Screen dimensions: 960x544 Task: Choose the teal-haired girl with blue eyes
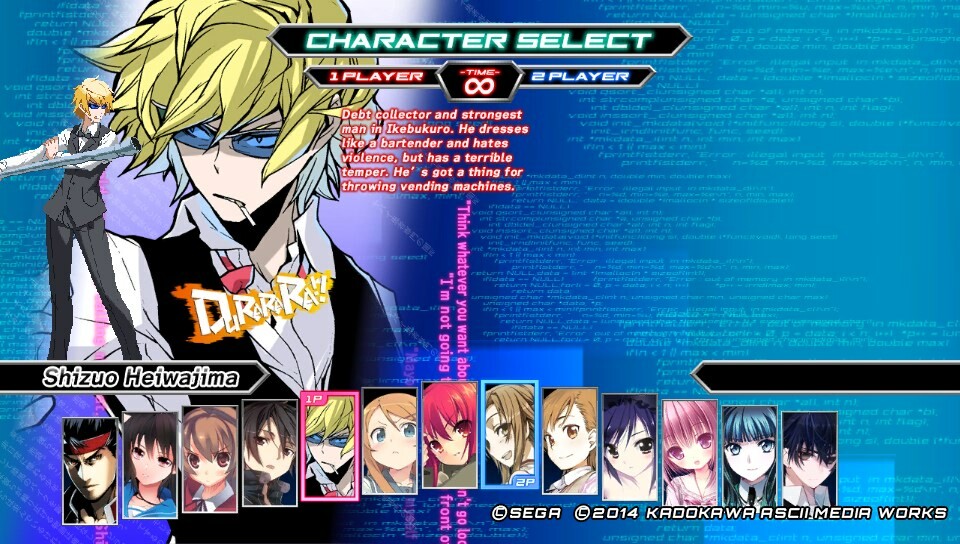click(750, 456)
